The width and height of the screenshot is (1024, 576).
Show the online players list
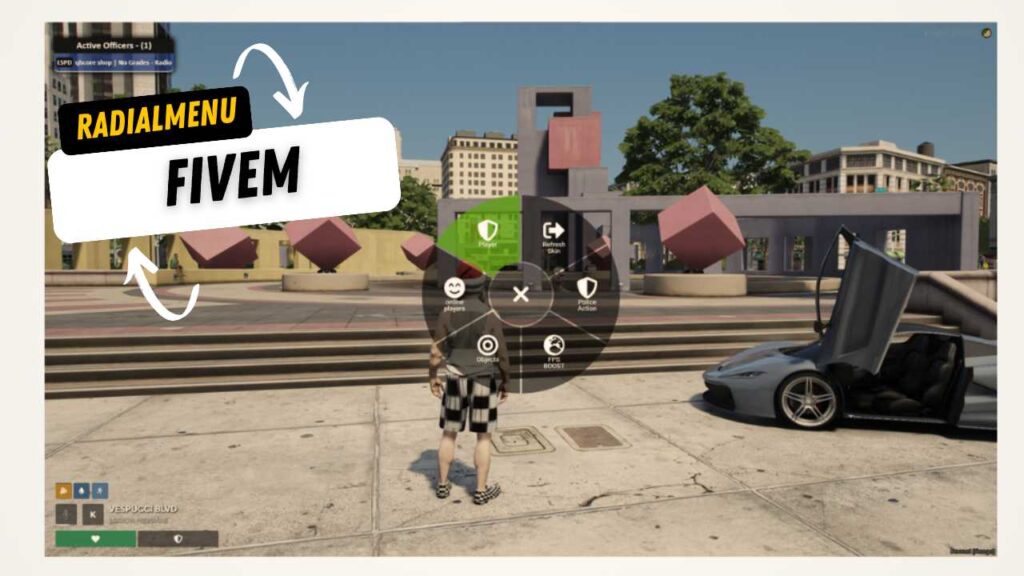(x=455, y=293)
